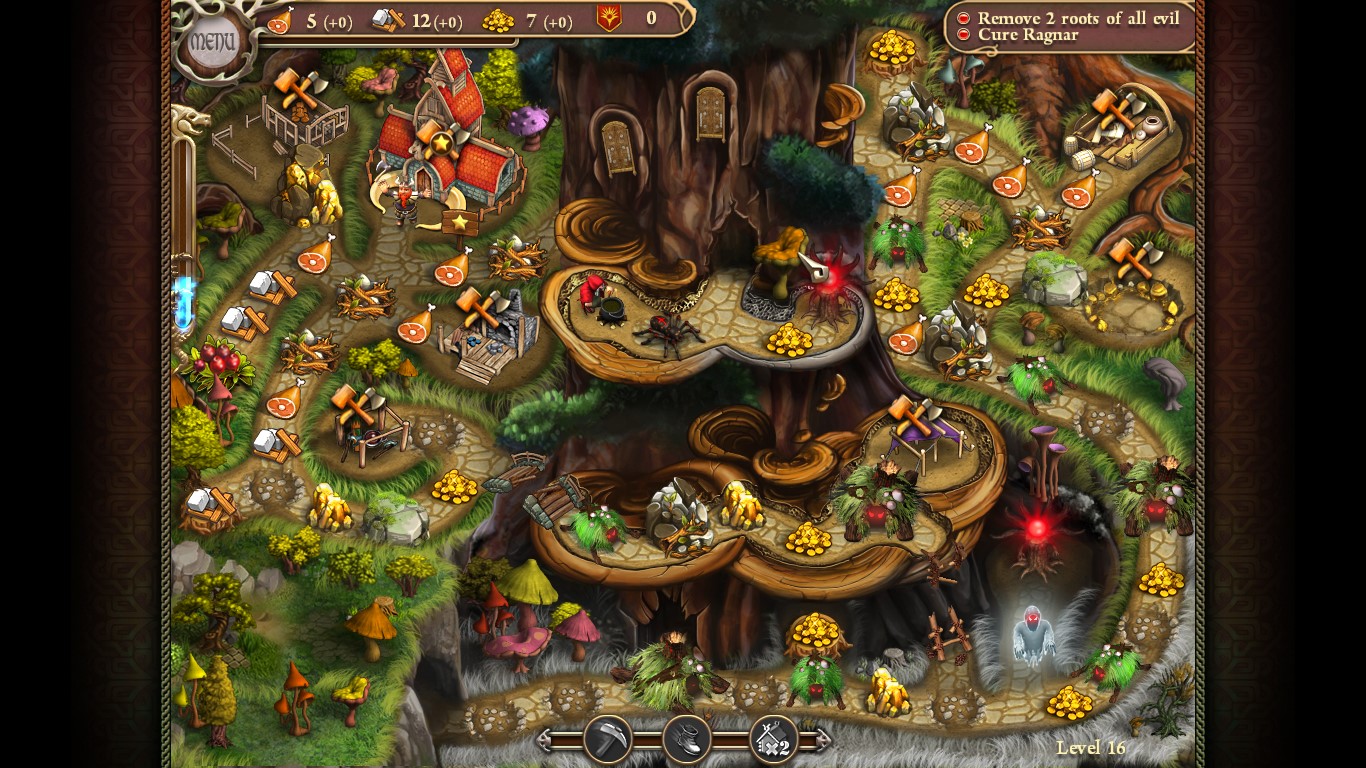
Task: Click the blue progress gauge on the left edge
Action: click(x=186, y=295)
